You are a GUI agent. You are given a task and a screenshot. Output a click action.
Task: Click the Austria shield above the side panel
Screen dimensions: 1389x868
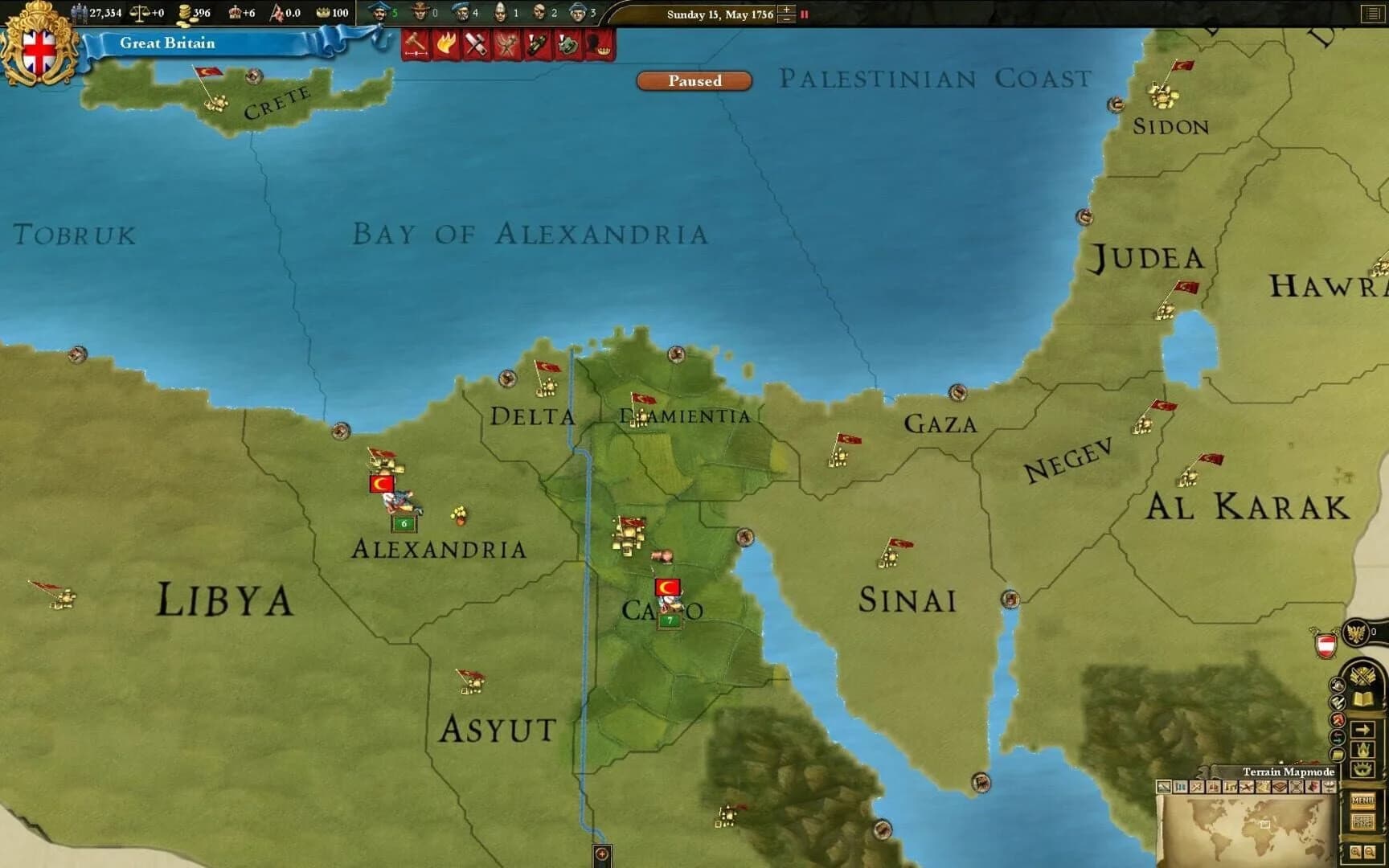tap(1325, 644)
